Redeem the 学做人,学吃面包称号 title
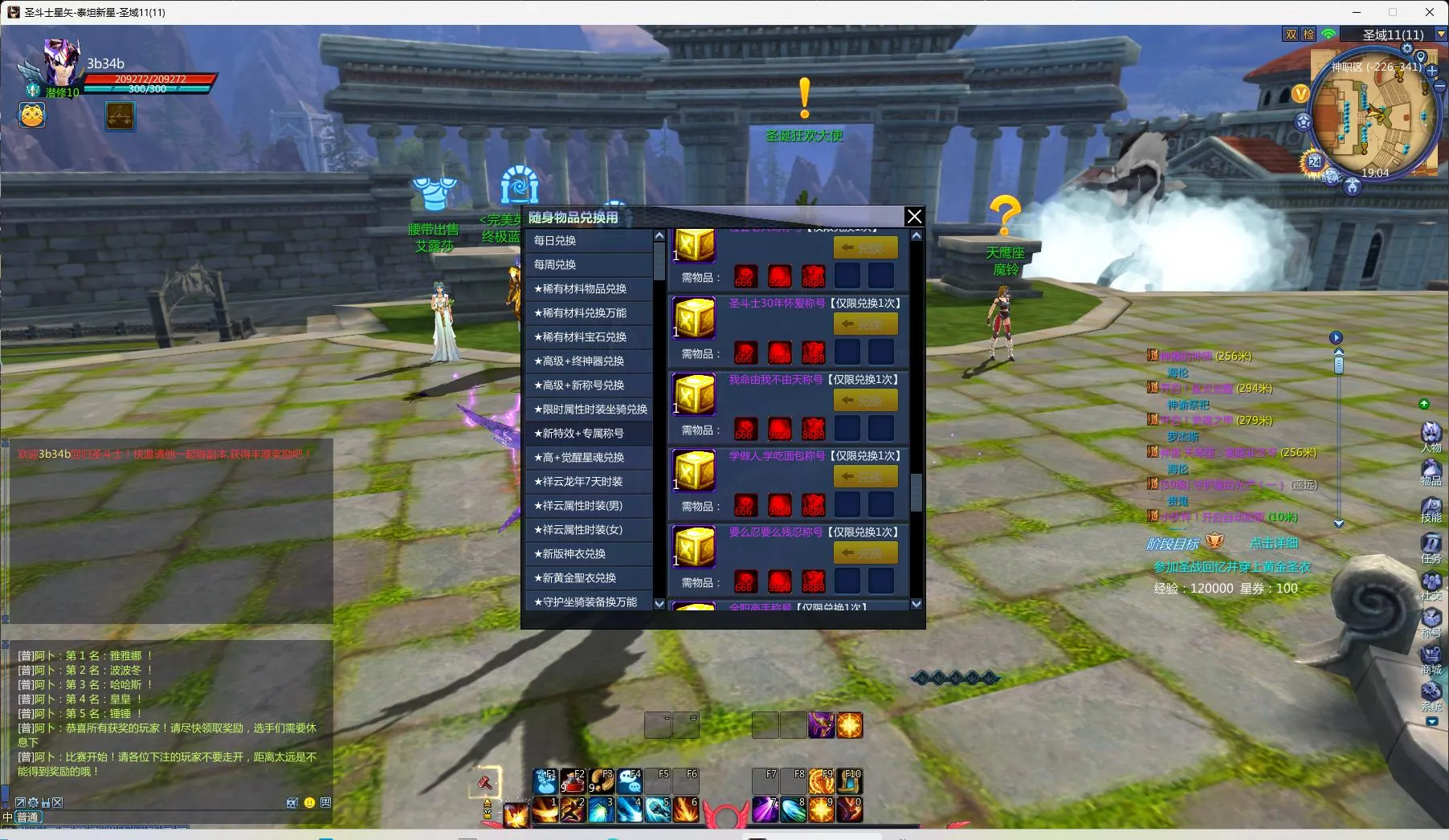Screen dimensions: 1449x840 tap(865, 477)
